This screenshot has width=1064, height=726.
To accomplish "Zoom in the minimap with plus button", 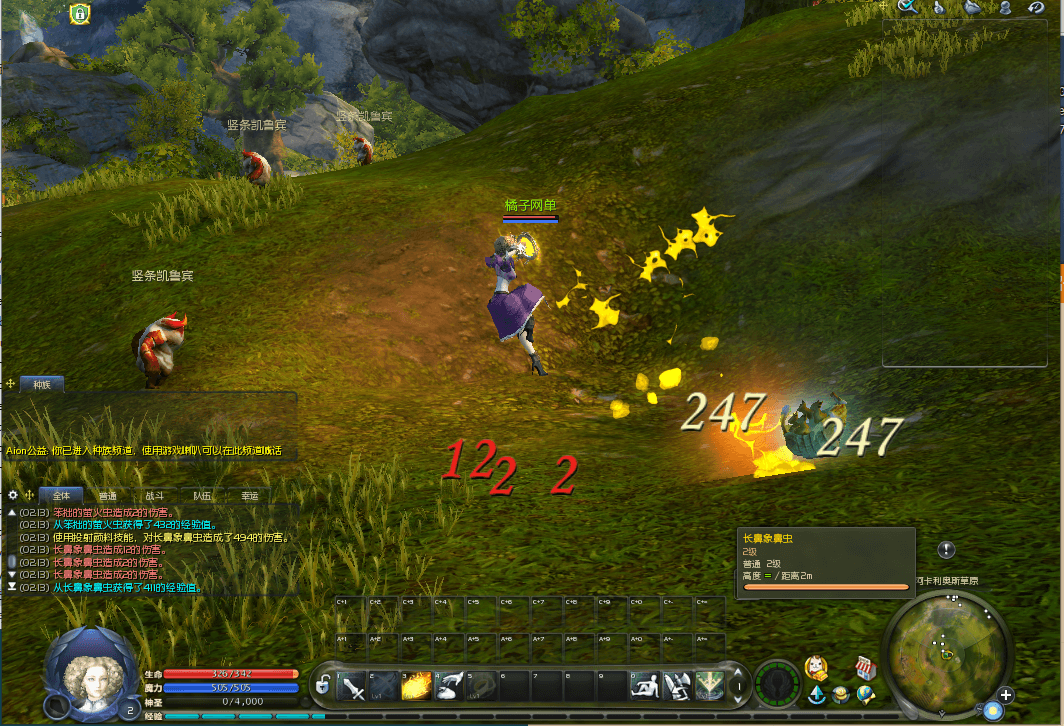I will (x=1006, y=695).
